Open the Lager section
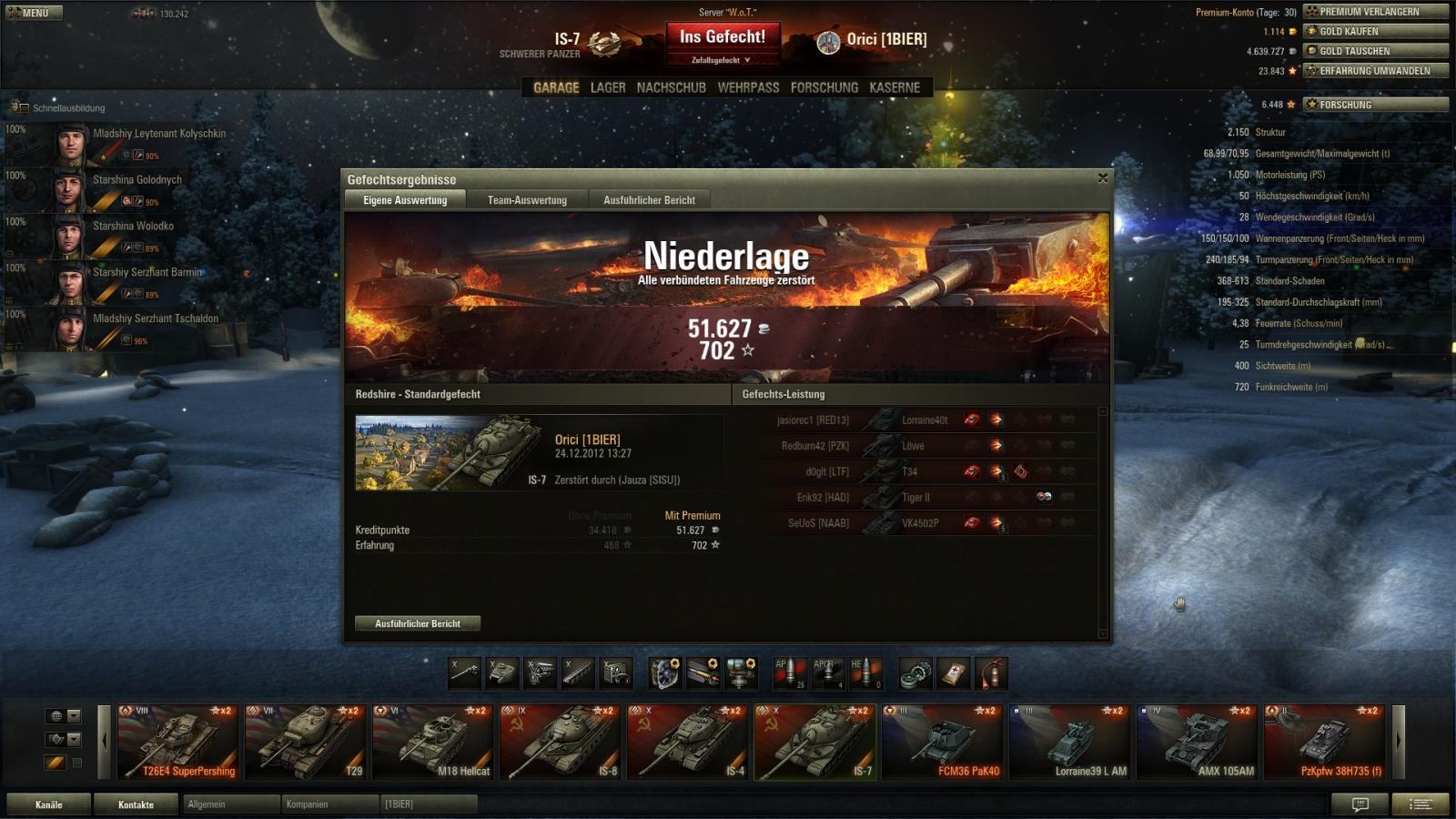 (608, 87)
